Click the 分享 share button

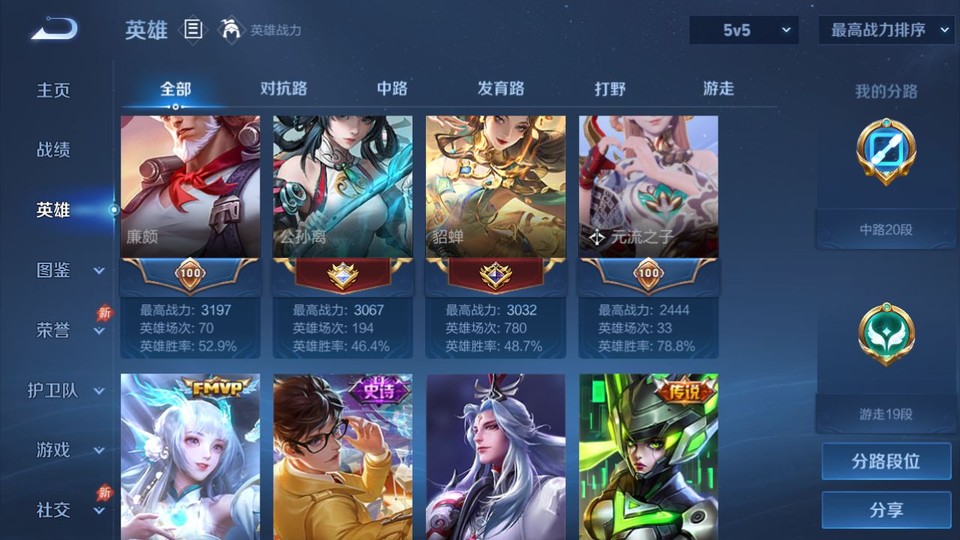click(x=886, y=510)
